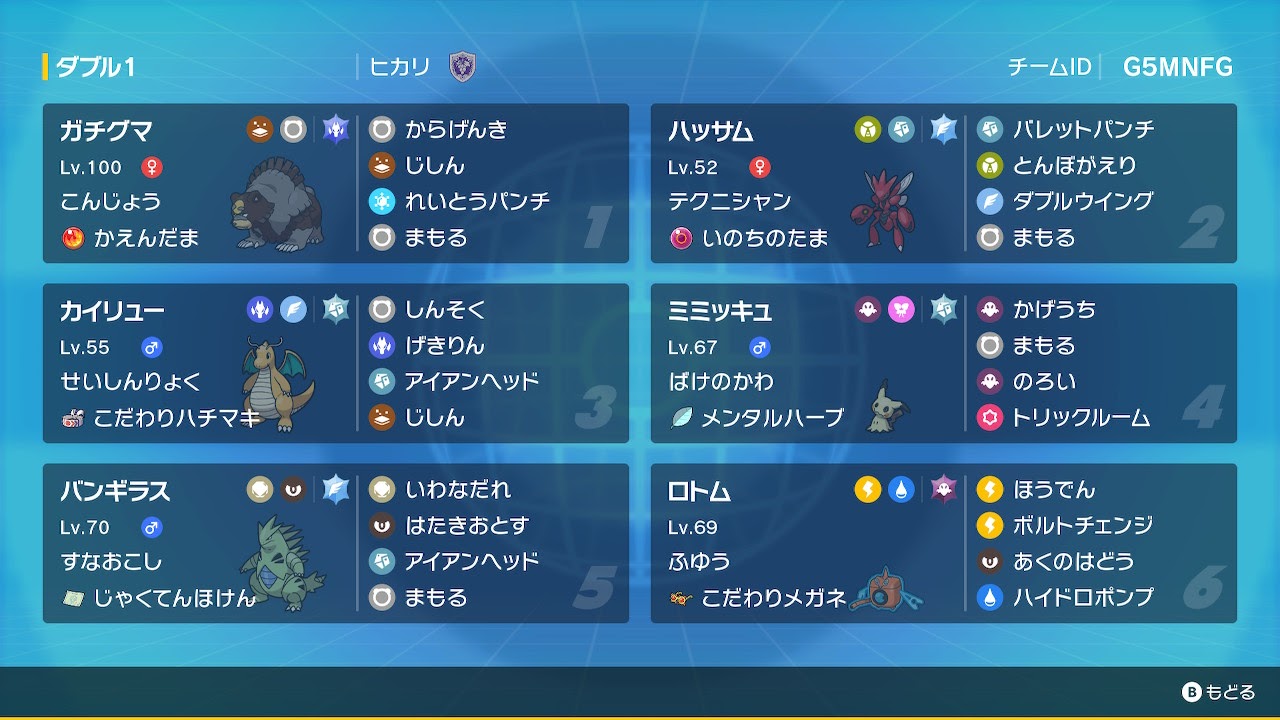Open the バンギラス team panel
The height and width of the screenshot is (720, 1280).
point(335,543)
